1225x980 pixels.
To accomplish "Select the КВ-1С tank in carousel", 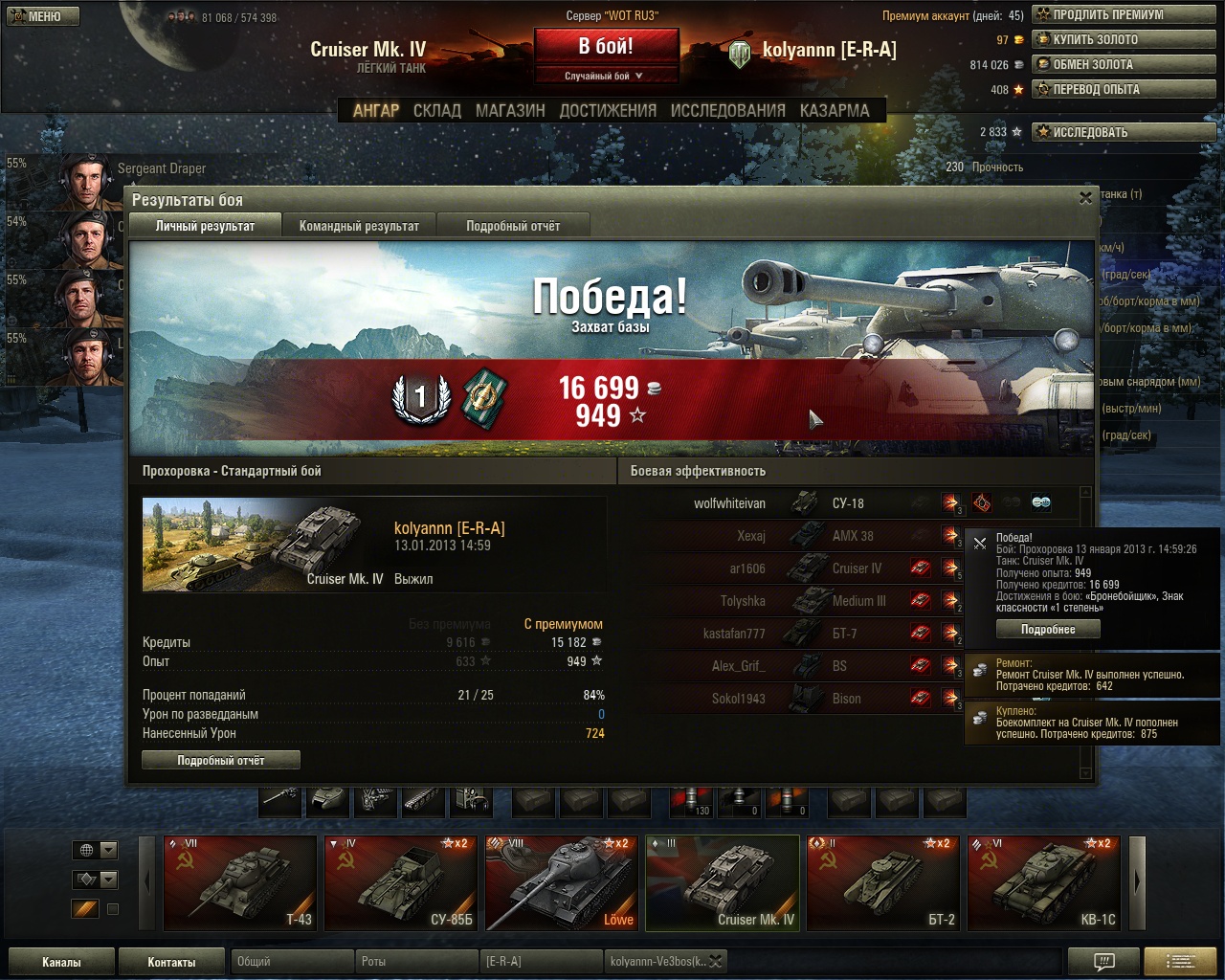I will (x=1044, y=883).
